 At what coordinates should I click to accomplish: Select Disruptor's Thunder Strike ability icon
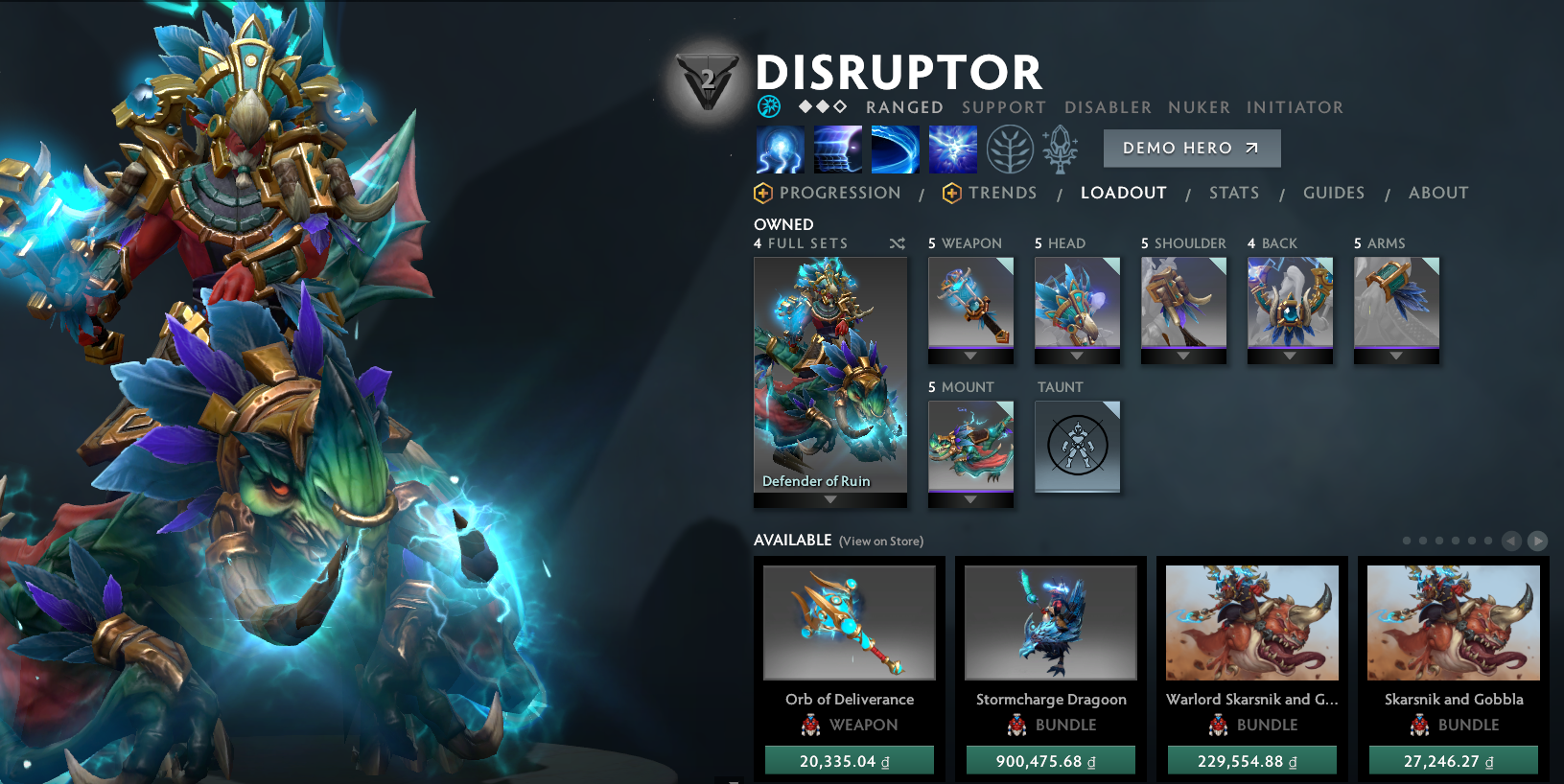[x=781, y=149]
